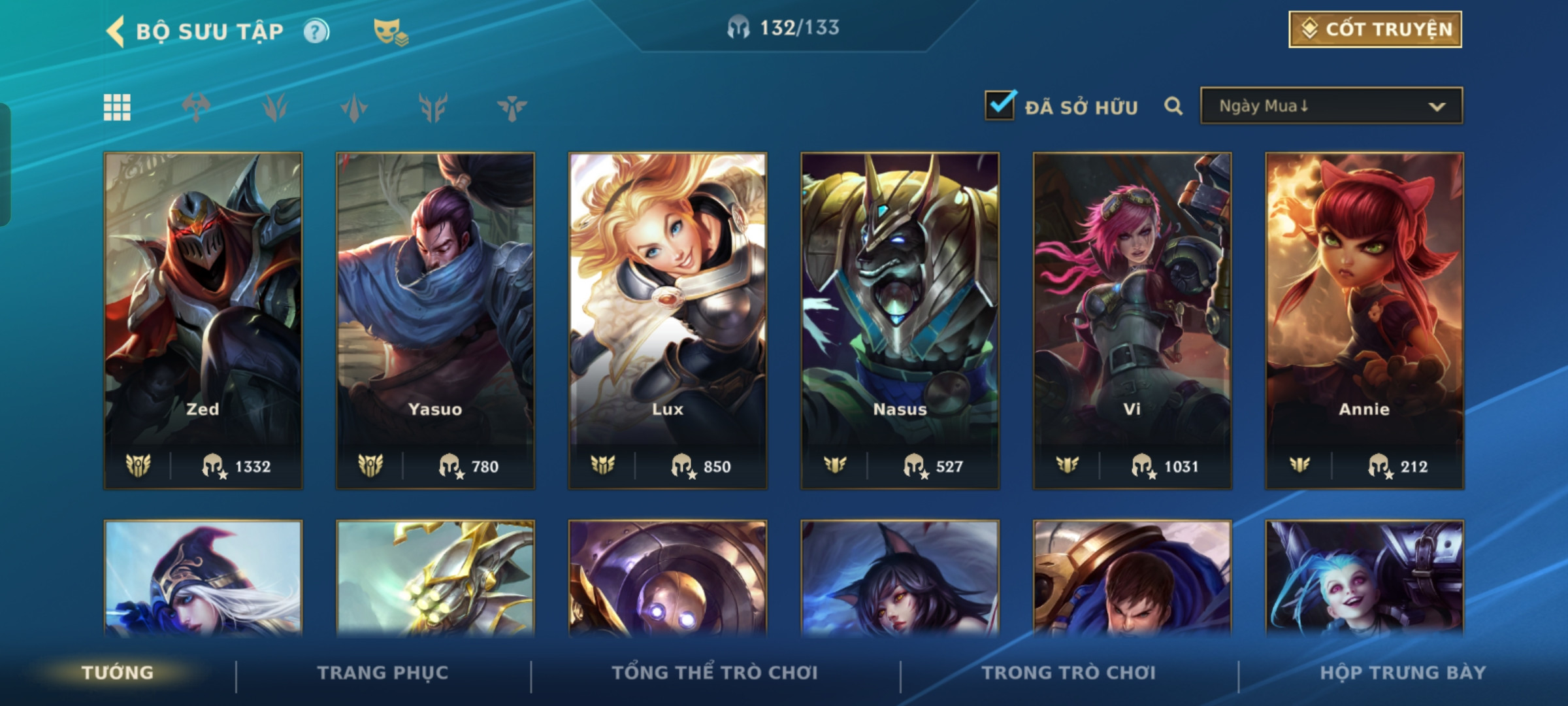1568x706 pixels.
Task: Click the mask and coins icon
Action: coord(390,31)
